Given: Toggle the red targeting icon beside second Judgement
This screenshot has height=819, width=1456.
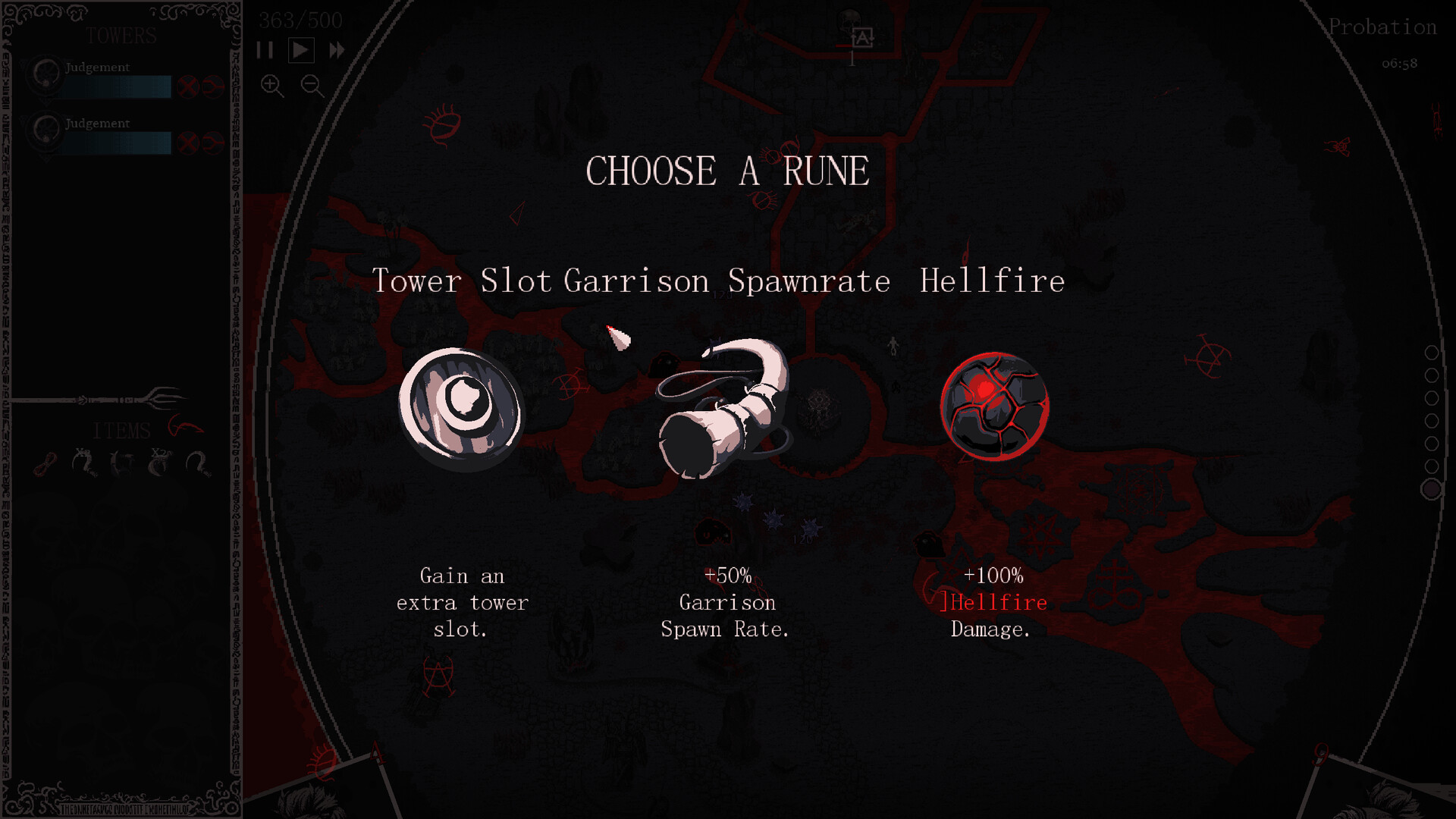Looking at the screenshot, I should coord(213,142).
